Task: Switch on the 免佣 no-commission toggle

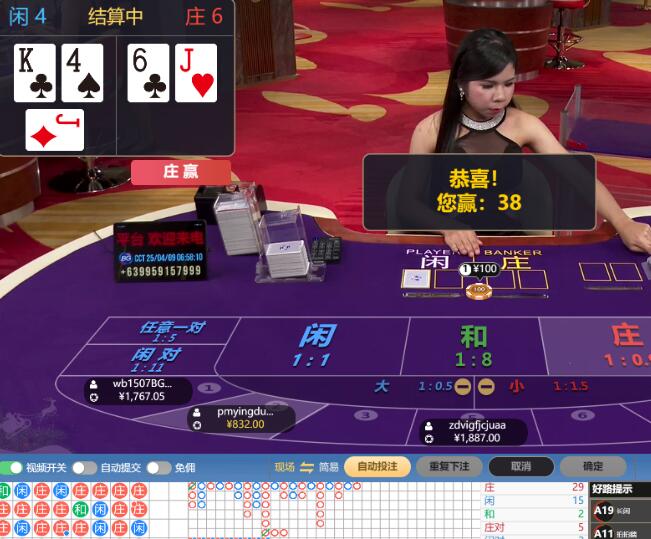Action: pos(158,467)
